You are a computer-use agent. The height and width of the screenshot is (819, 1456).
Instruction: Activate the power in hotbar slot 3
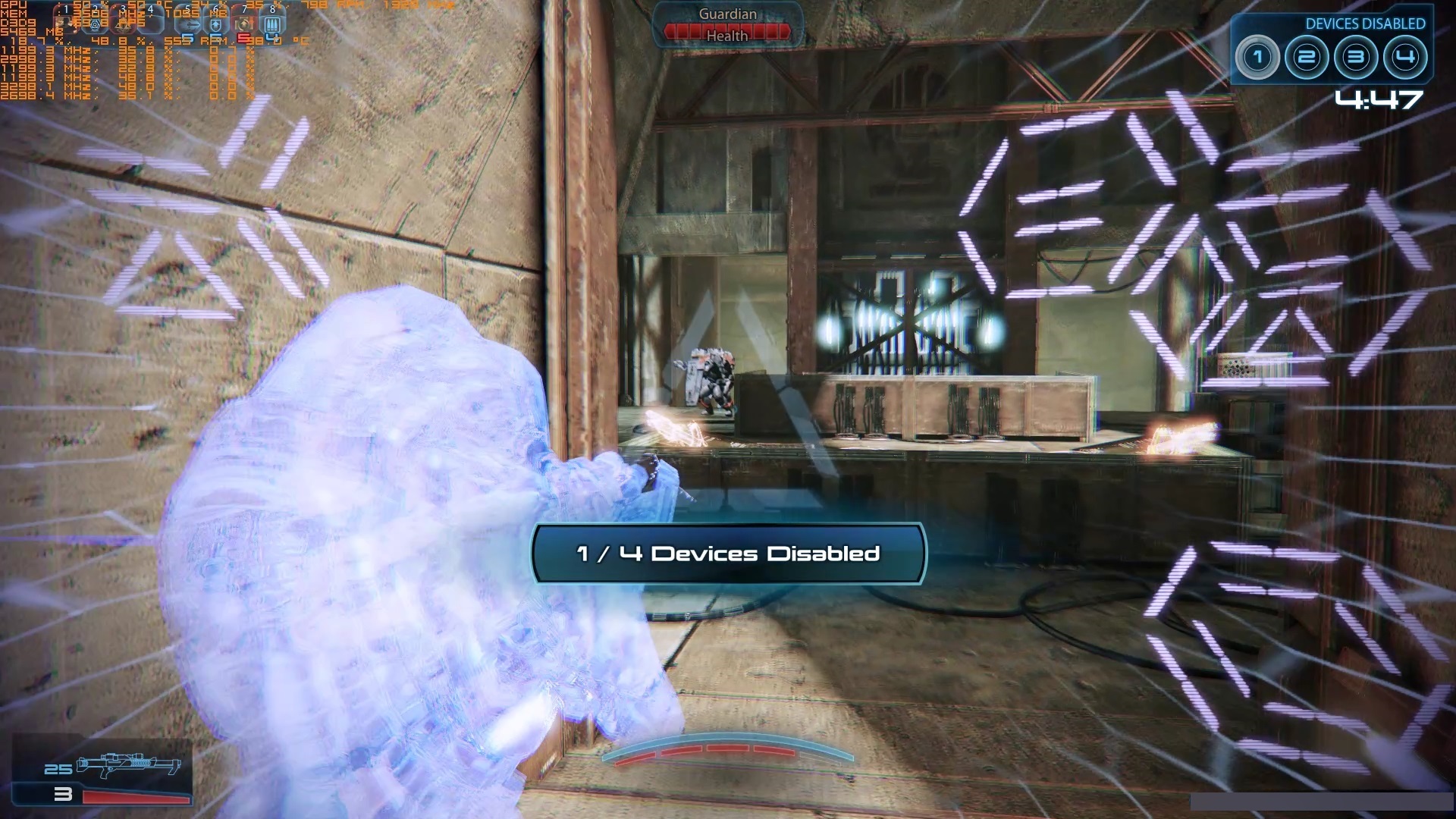click(x=123, y=24)
